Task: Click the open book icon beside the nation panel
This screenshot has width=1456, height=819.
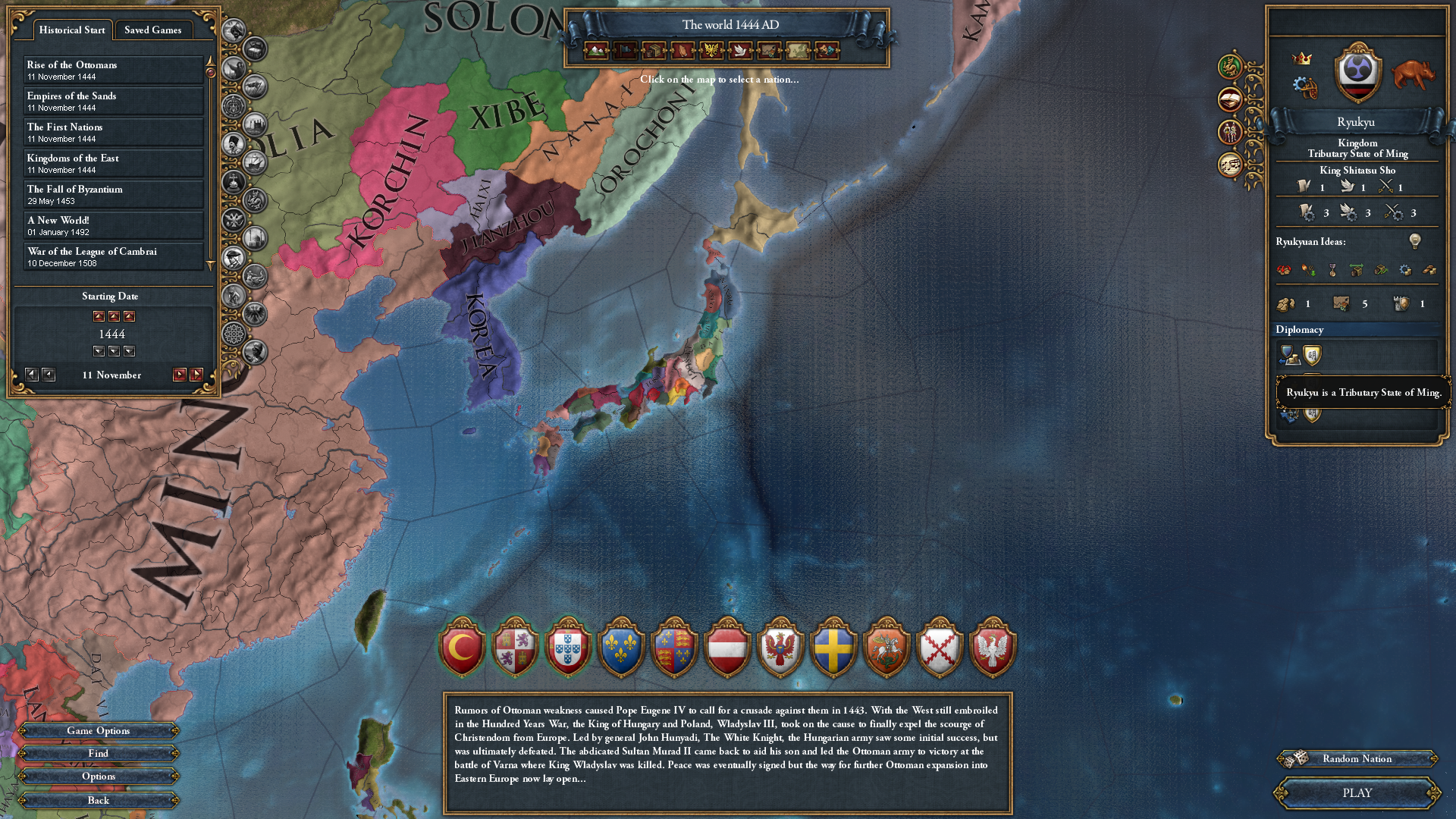Action: coord(1229,99)
